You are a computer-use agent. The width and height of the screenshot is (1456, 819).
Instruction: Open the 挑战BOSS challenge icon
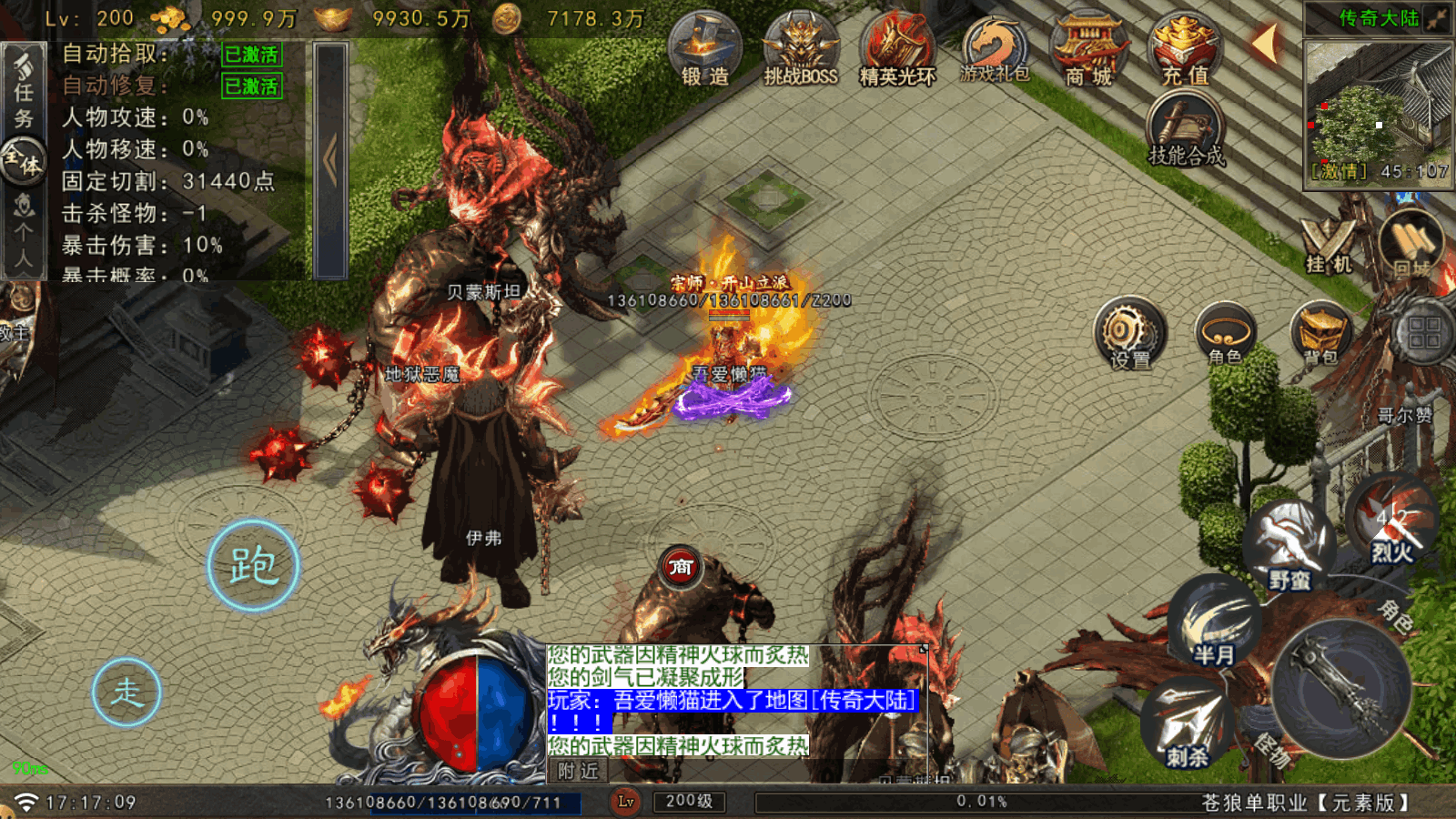tap(801, 49)
